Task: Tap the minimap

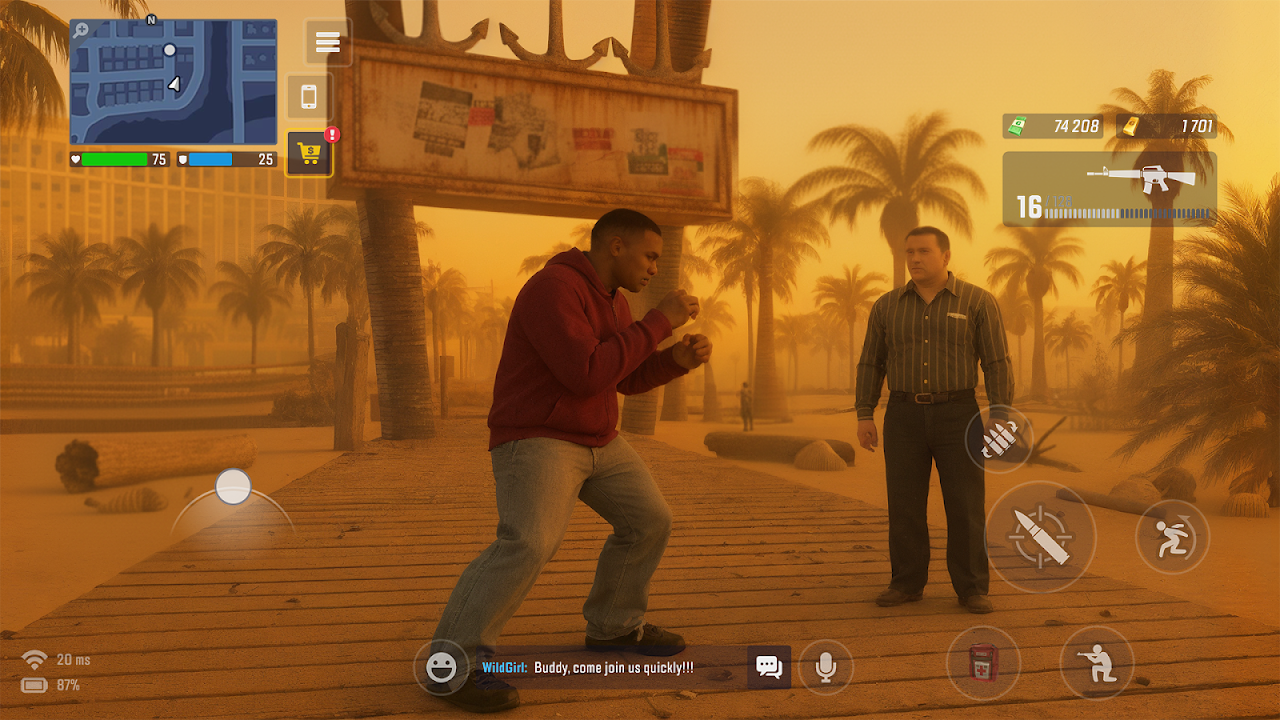Action: 173,82
